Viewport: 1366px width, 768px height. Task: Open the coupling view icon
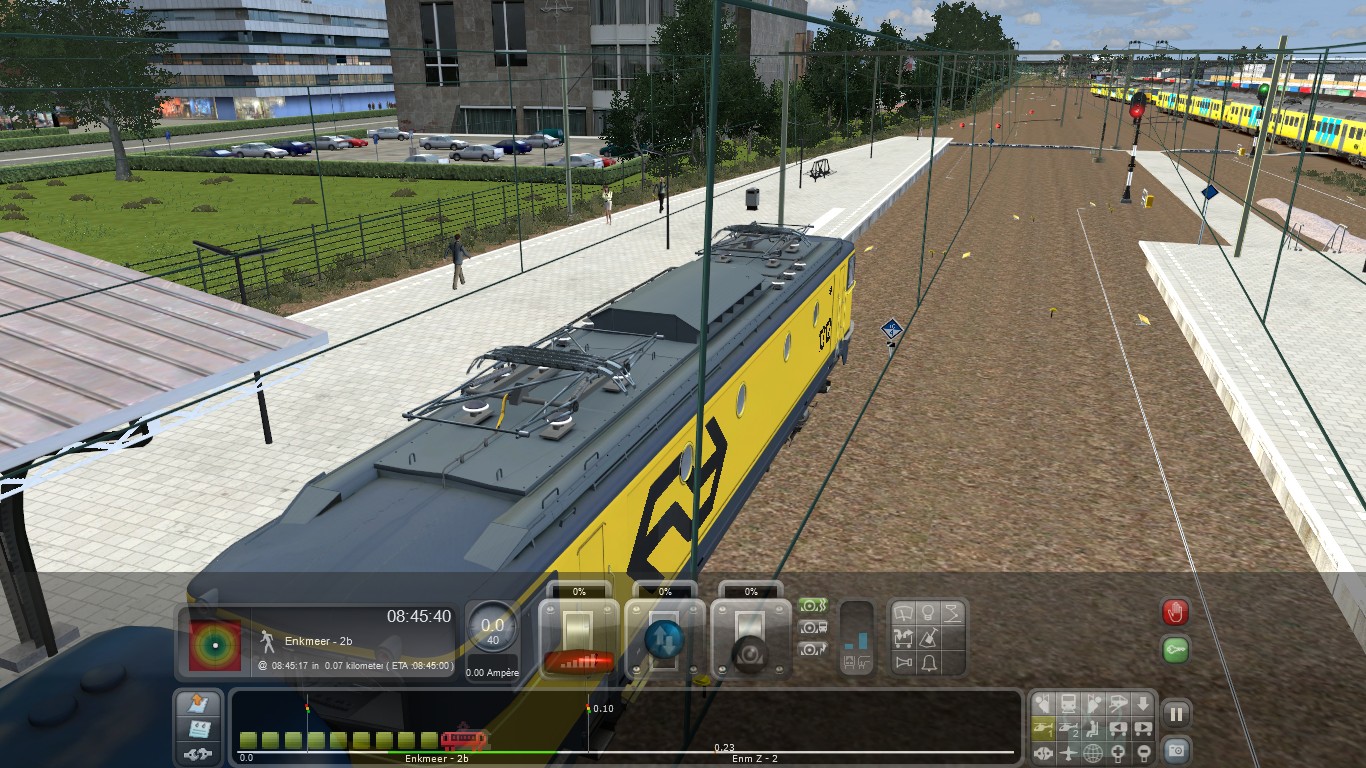(1043, 752)
